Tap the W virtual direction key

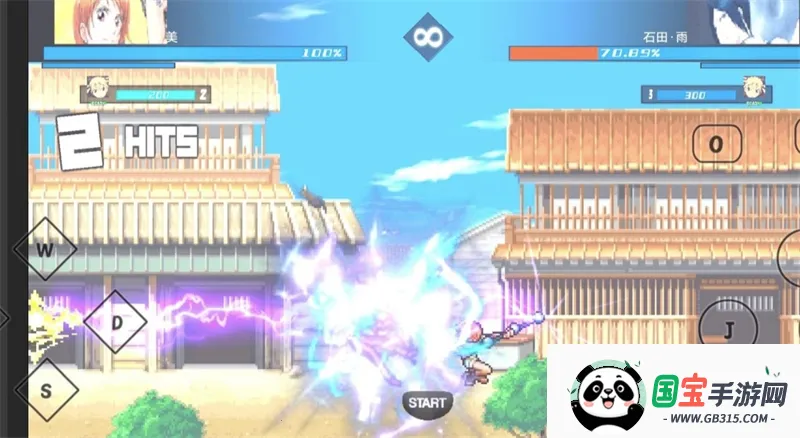[45, 249]
